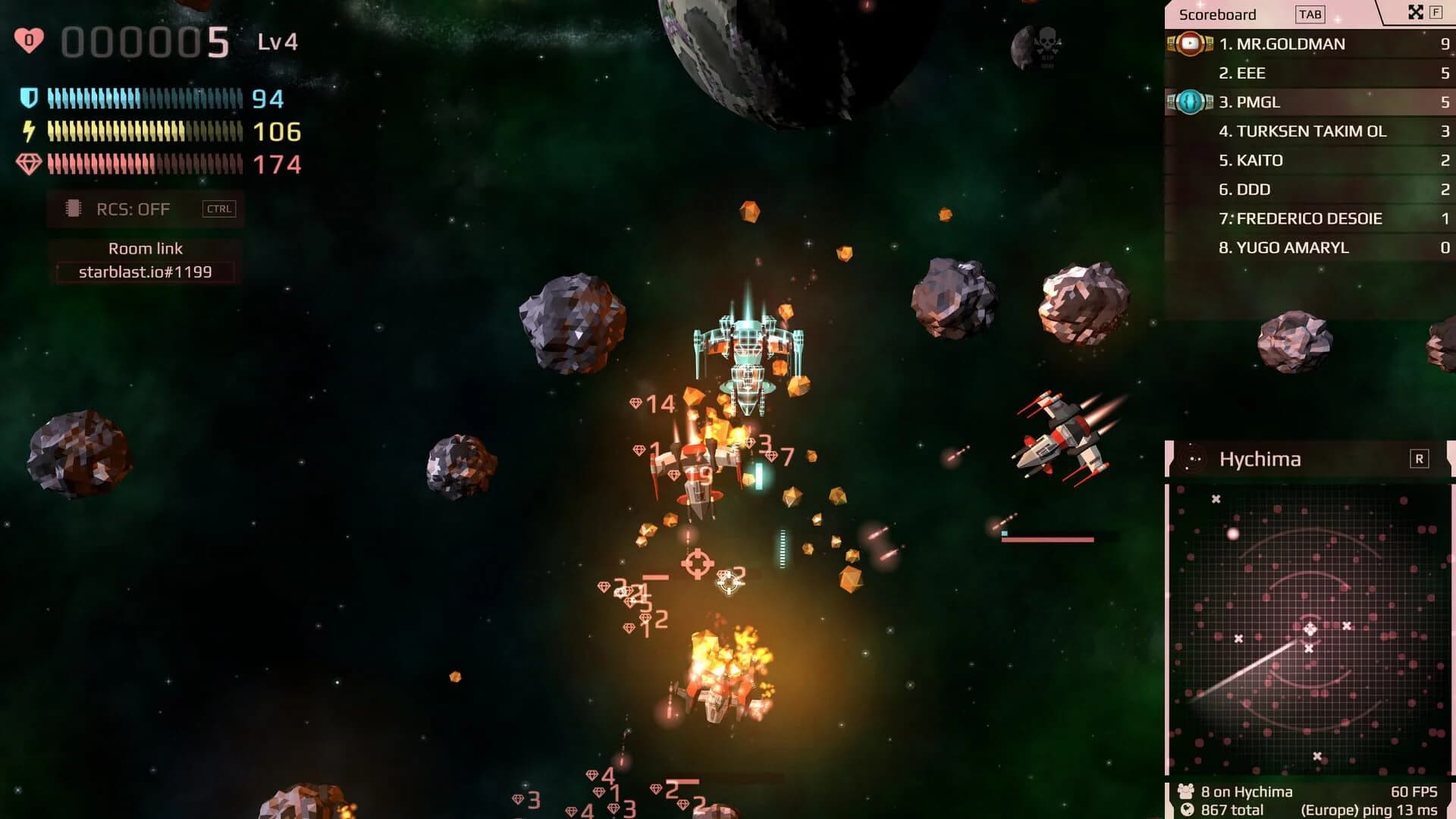This screenshot has height=819, width=1456.
Task: Select PMGL's highlighted scoreboard row
Action: tap(1304, 102)
